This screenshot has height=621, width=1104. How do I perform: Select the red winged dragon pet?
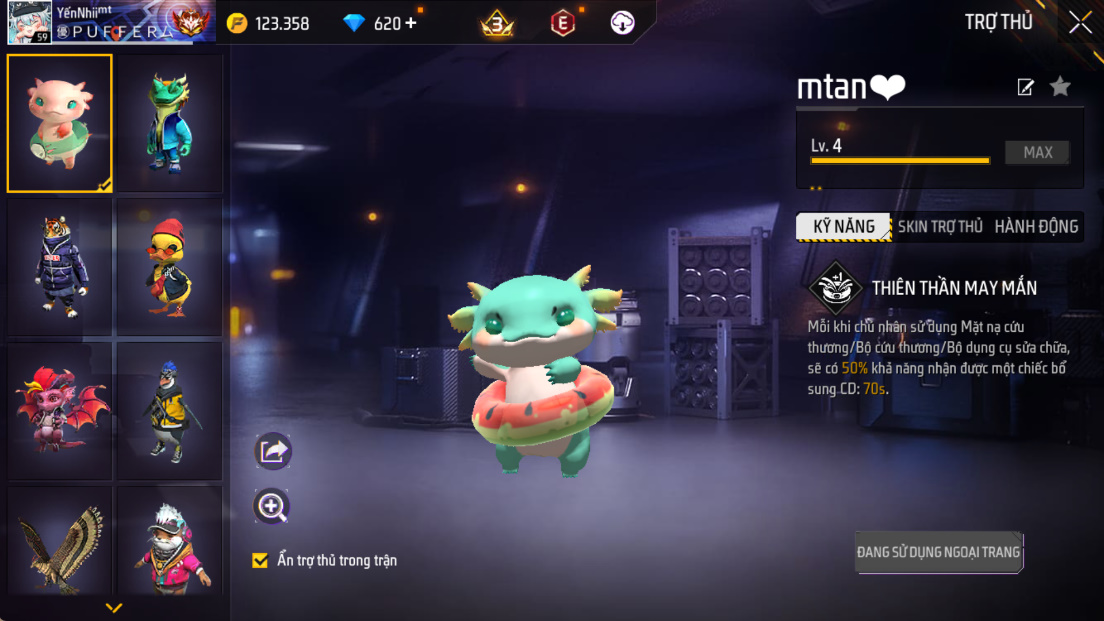click(60, 410)
